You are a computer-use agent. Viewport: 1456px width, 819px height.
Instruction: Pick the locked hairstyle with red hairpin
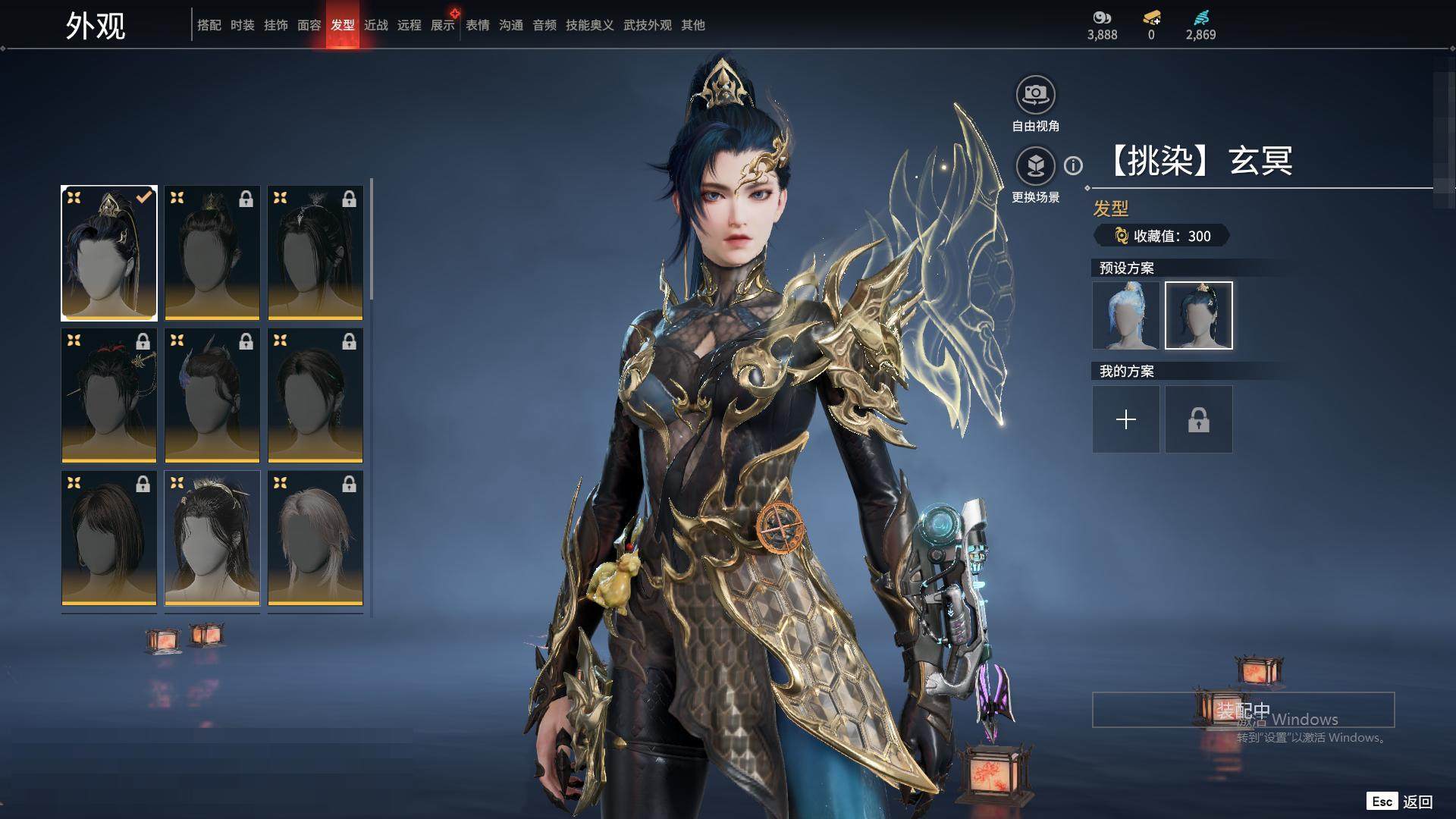tap(109, 395)
